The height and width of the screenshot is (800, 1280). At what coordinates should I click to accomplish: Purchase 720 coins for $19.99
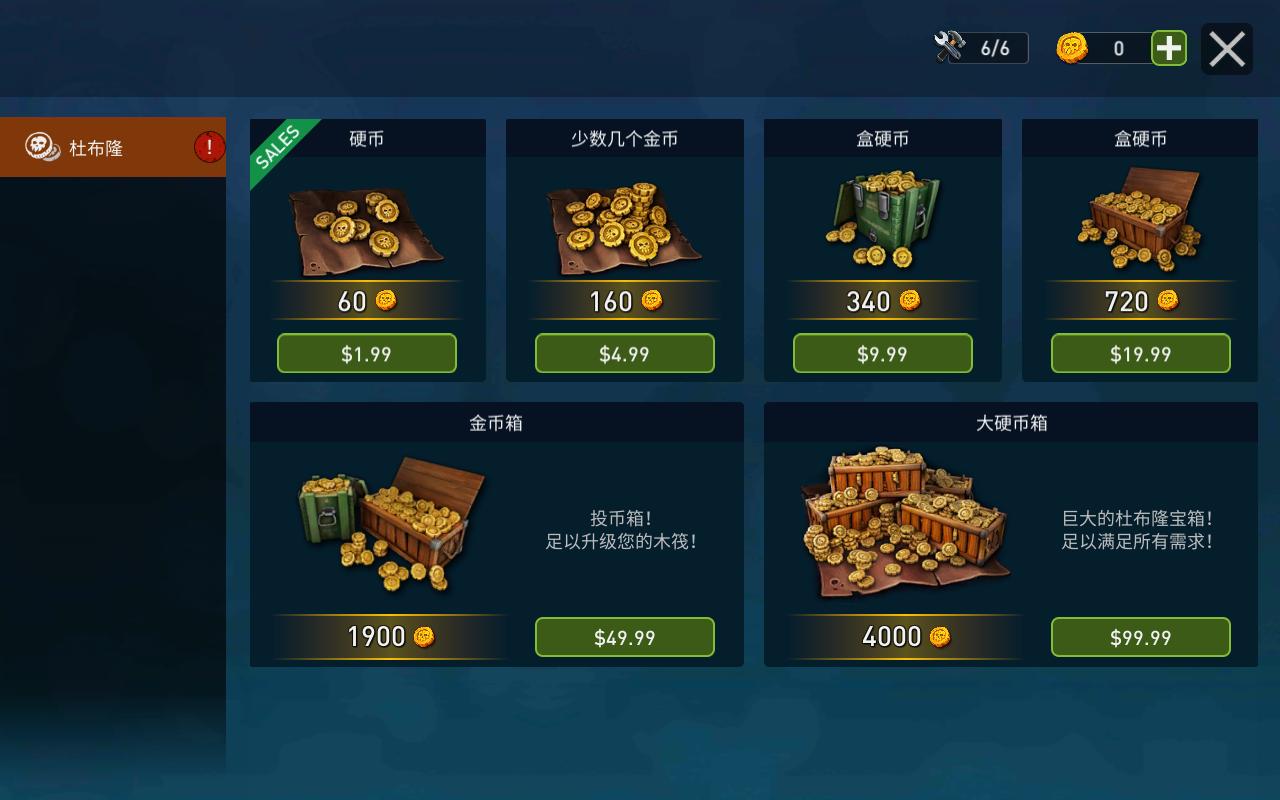click(1141, 354)
